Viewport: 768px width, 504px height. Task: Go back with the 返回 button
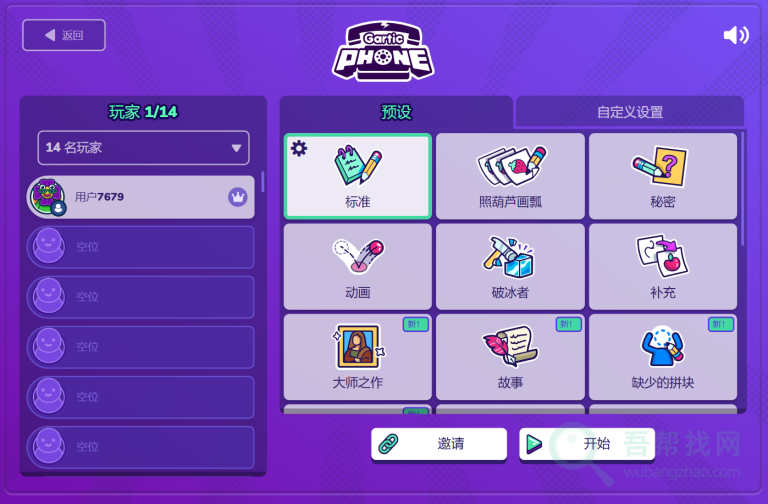click(x=64, y=35)
